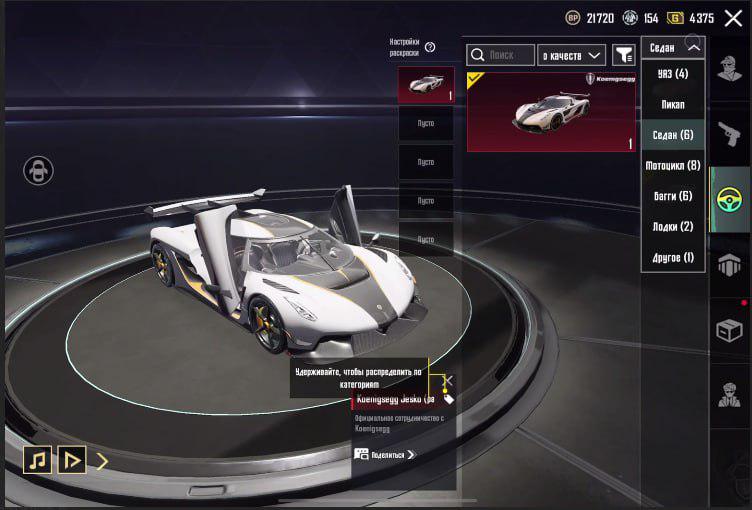Image resolution: width=752 pixels, height=510 pixels.
Task: Open the quality sort dropdown
Action: point(572,54)
